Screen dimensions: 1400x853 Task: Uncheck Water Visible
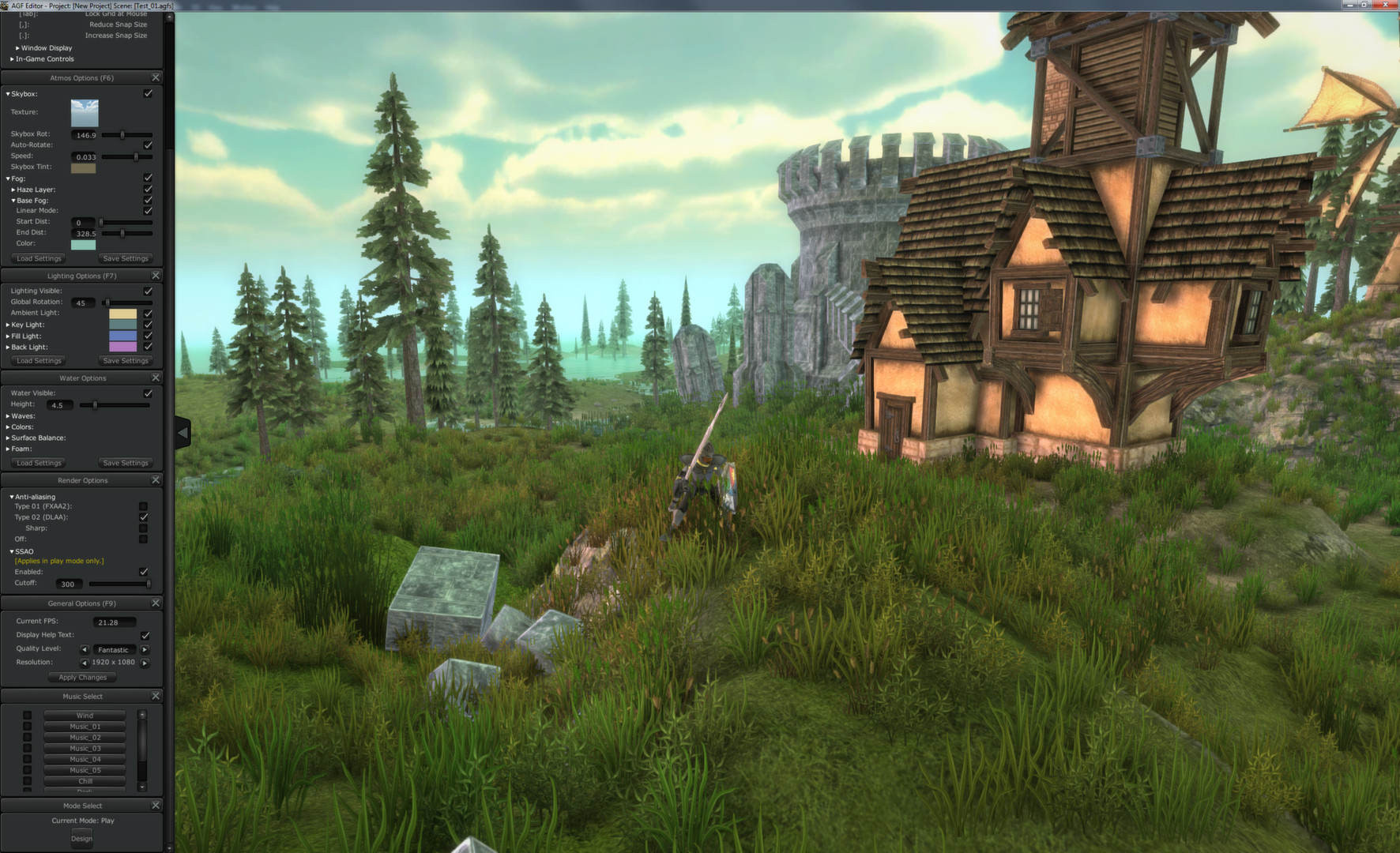[148, 393]
